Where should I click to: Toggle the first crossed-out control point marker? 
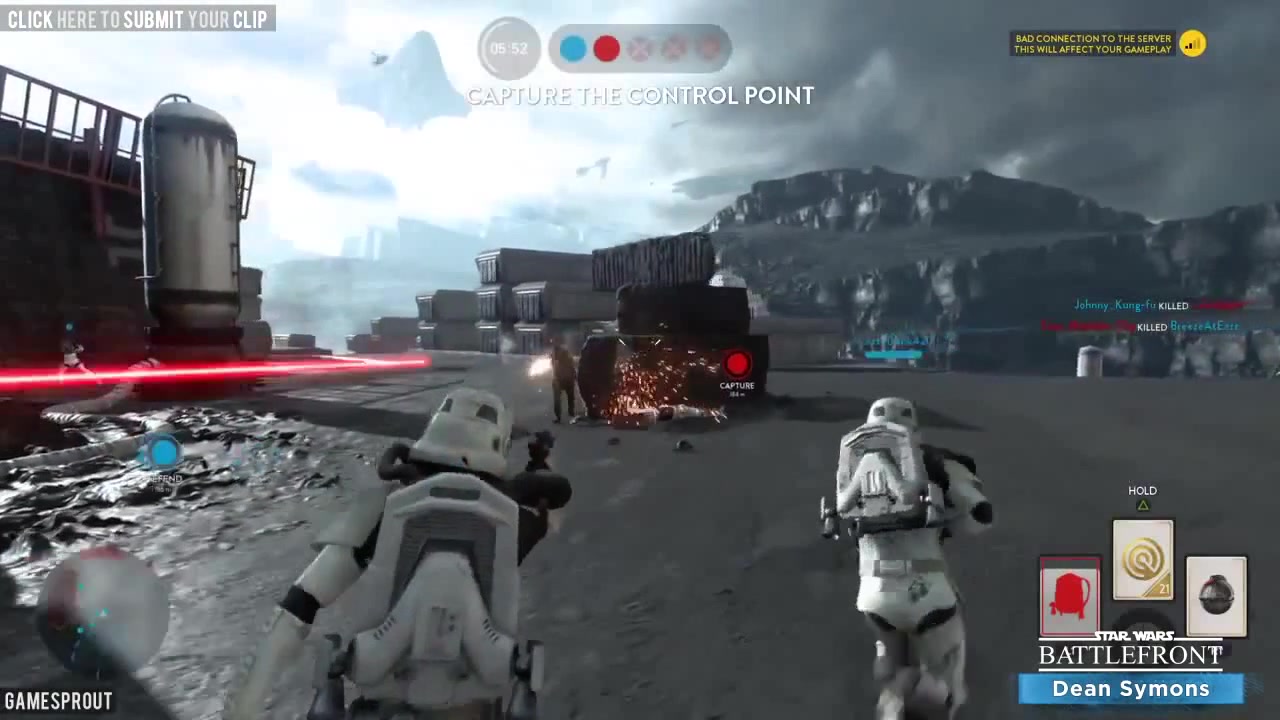[640, 48]
